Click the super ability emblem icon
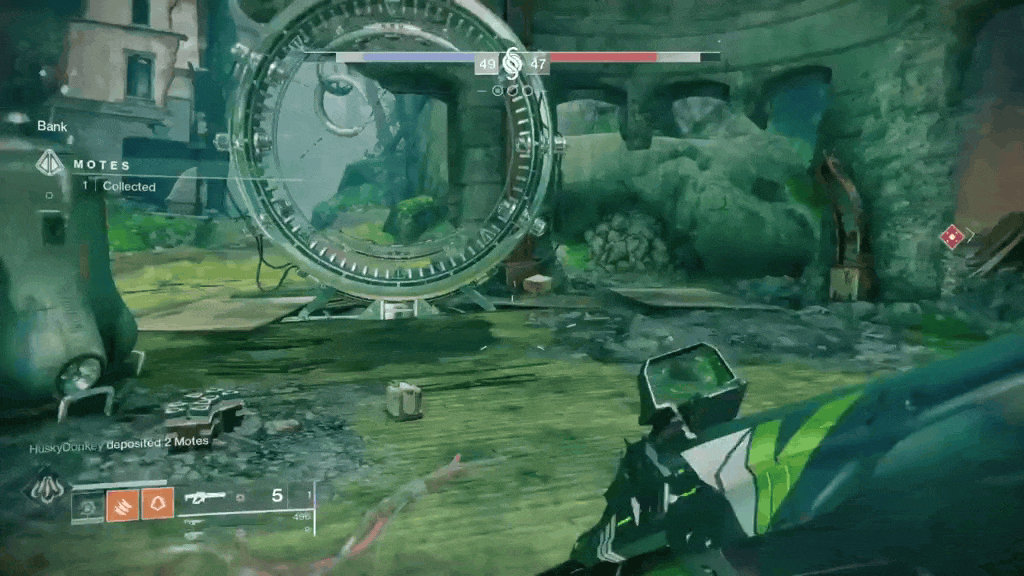 click(45, 489)
